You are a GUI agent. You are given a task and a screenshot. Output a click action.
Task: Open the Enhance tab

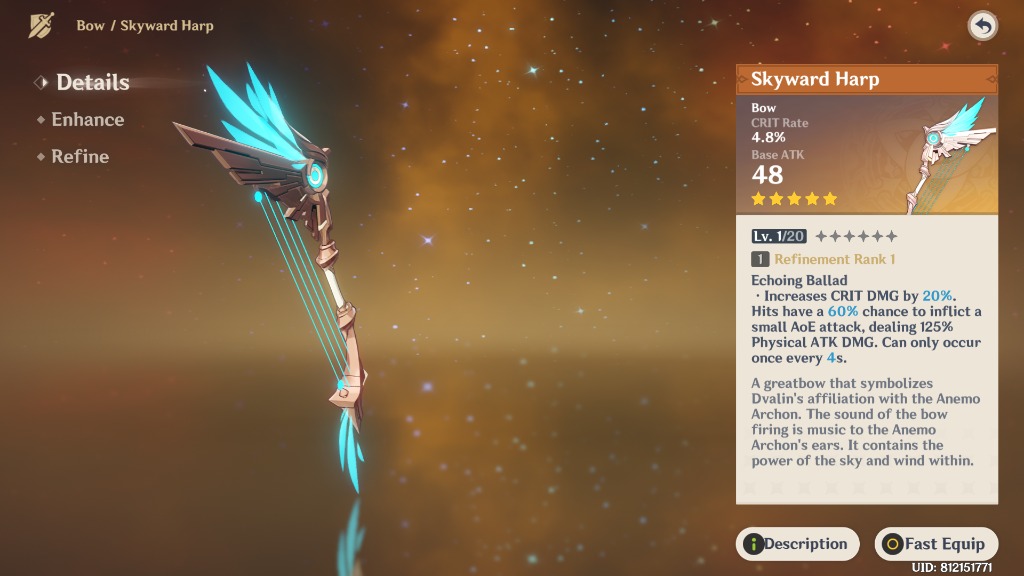(87, 120)
